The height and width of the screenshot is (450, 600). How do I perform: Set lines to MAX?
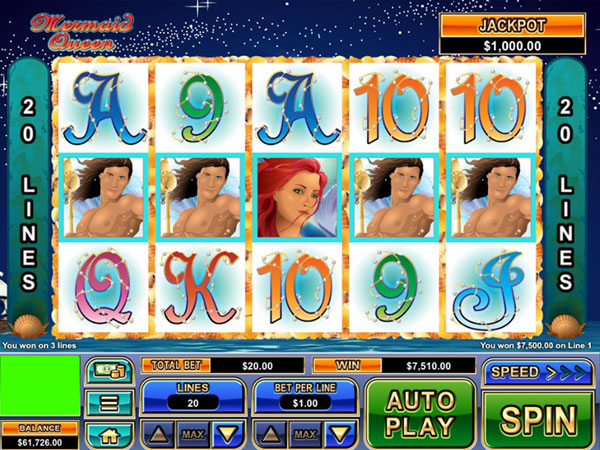pyautogui.click(x=192, y=434)
